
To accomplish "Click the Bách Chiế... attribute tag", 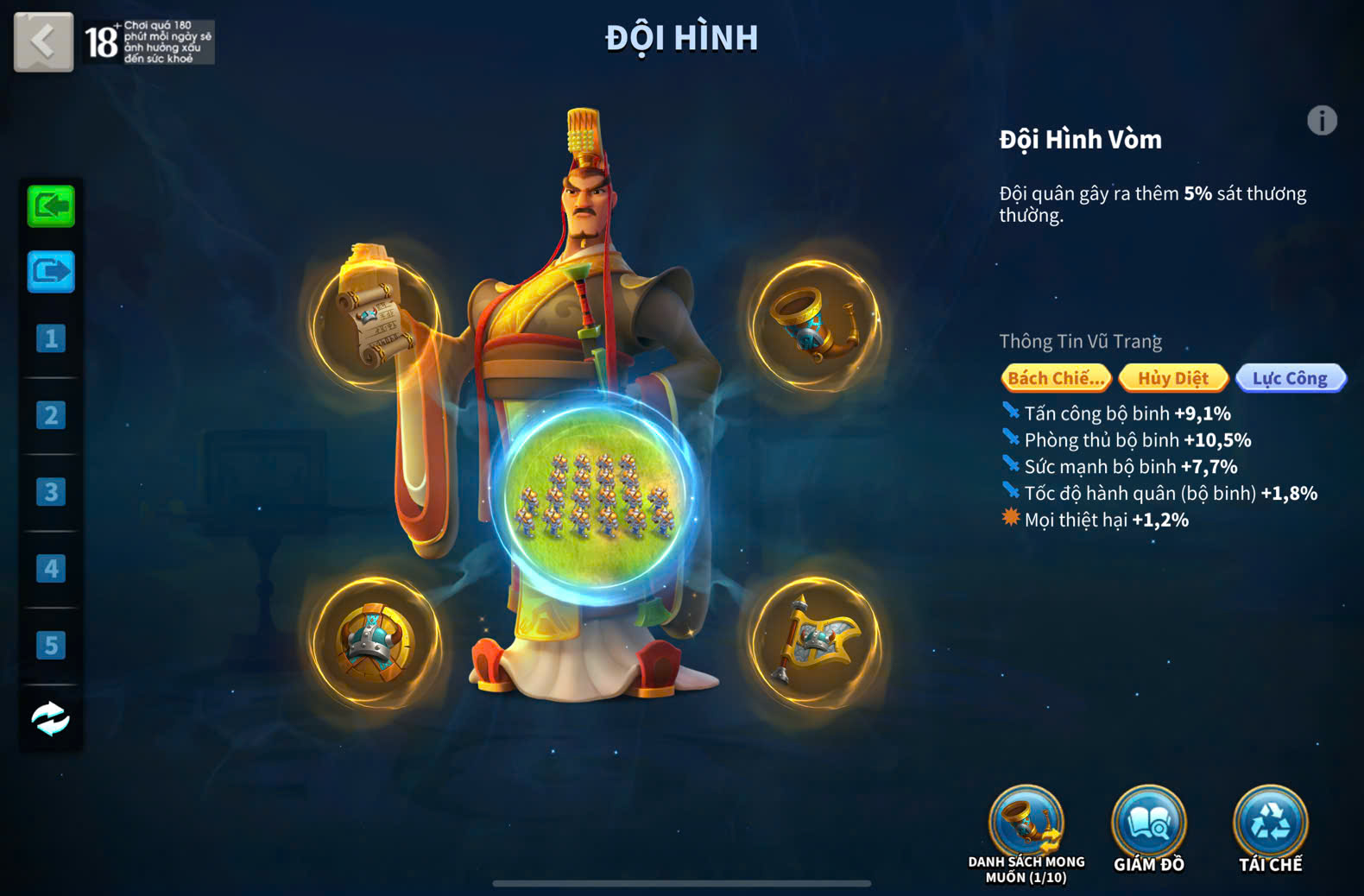I will tap(1056, 378).
